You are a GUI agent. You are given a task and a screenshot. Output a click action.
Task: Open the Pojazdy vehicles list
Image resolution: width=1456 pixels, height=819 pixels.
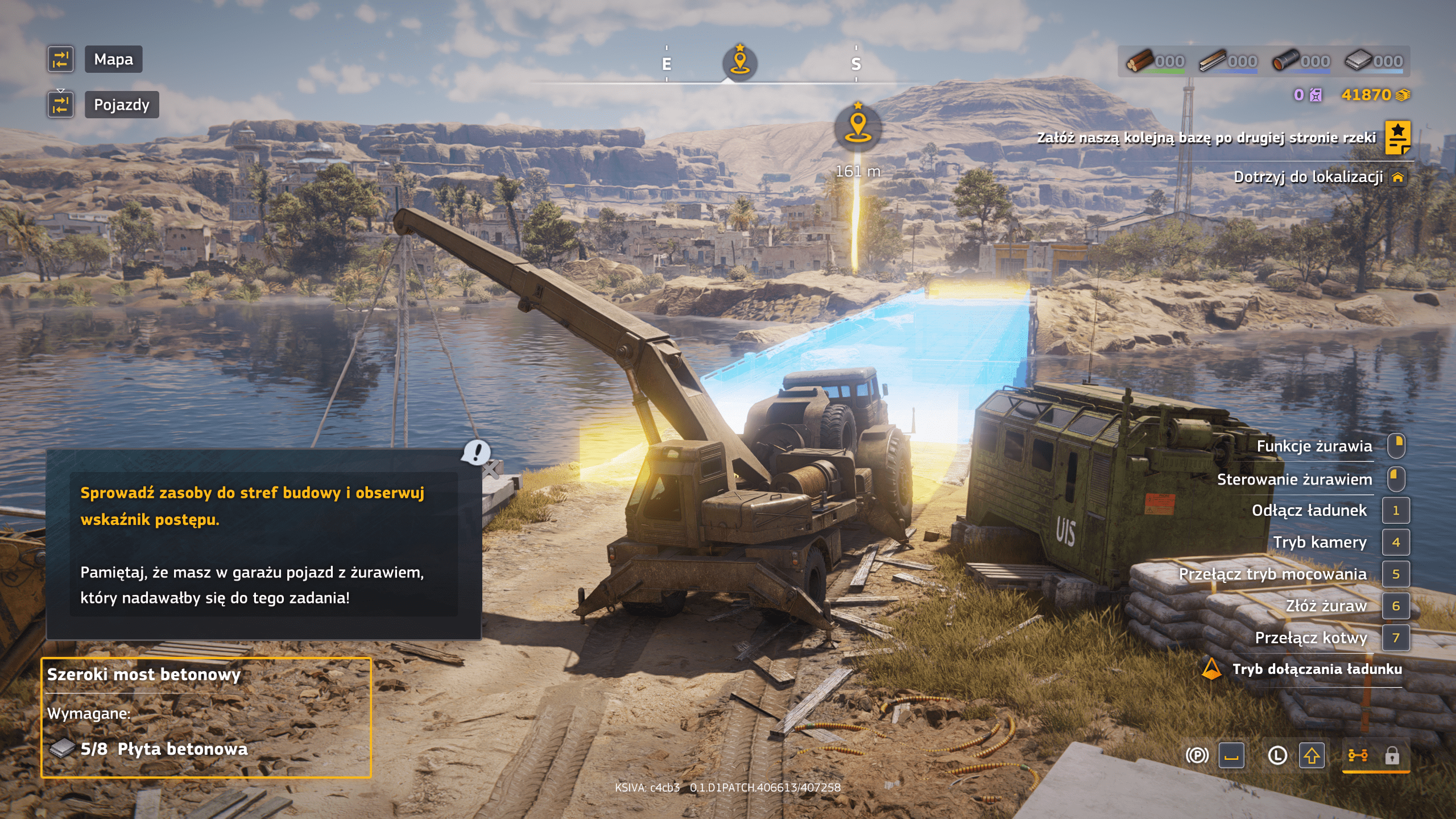(121, 105)
